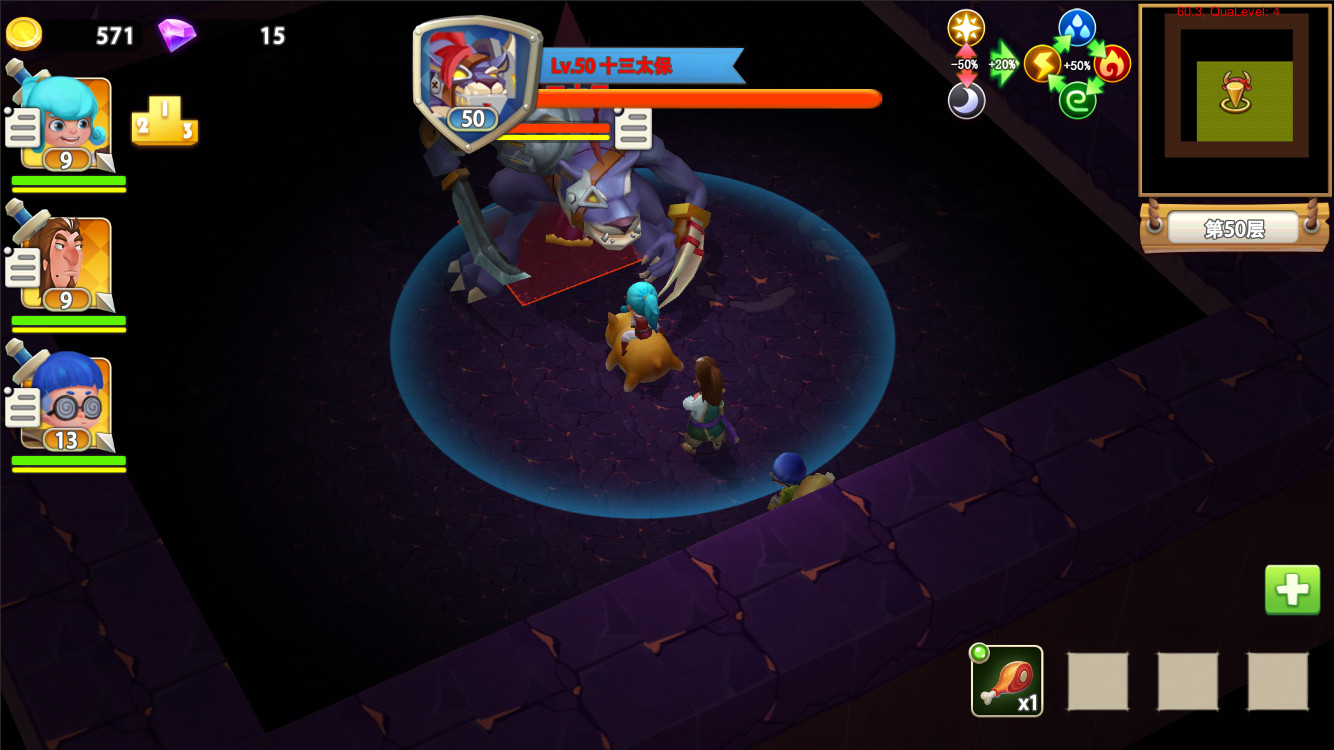Open the ranking podium panel

164,123
